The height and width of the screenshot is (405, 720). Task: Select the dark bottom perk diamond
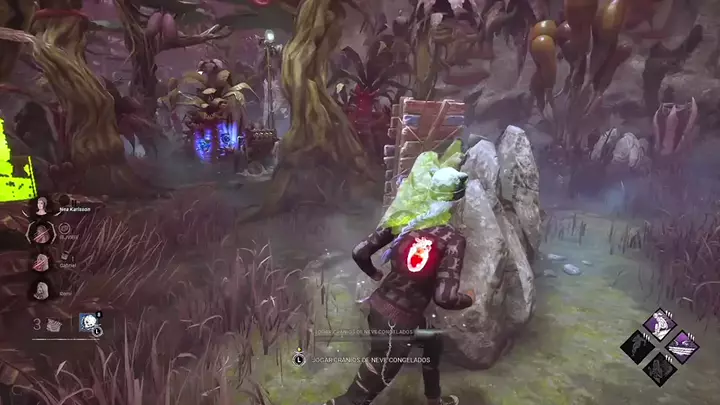click(659, 369)
